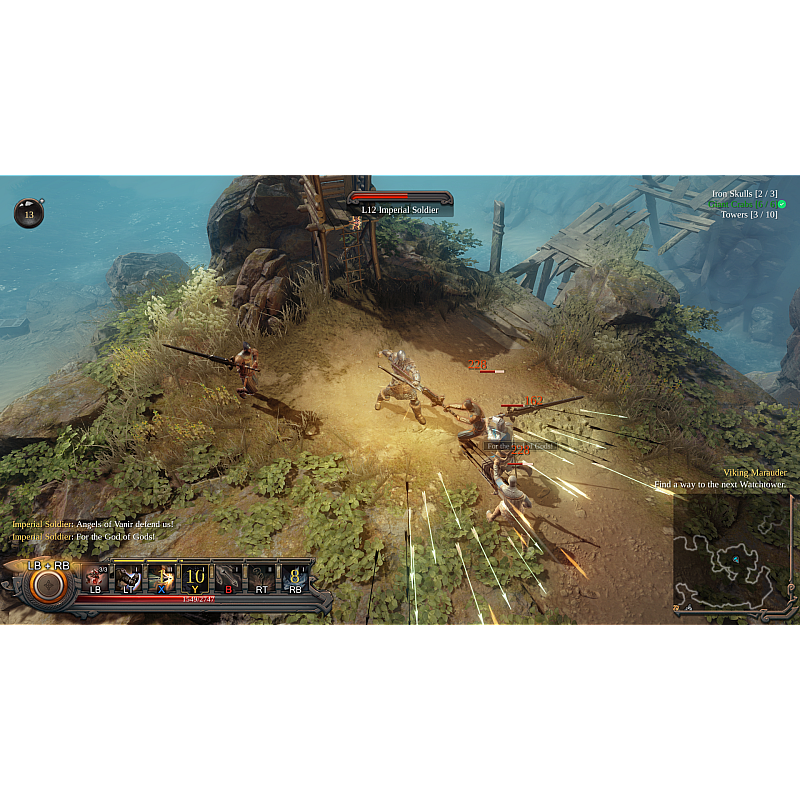
Task: Activate the gauntlet skill on LT
Action: (128, 578)
